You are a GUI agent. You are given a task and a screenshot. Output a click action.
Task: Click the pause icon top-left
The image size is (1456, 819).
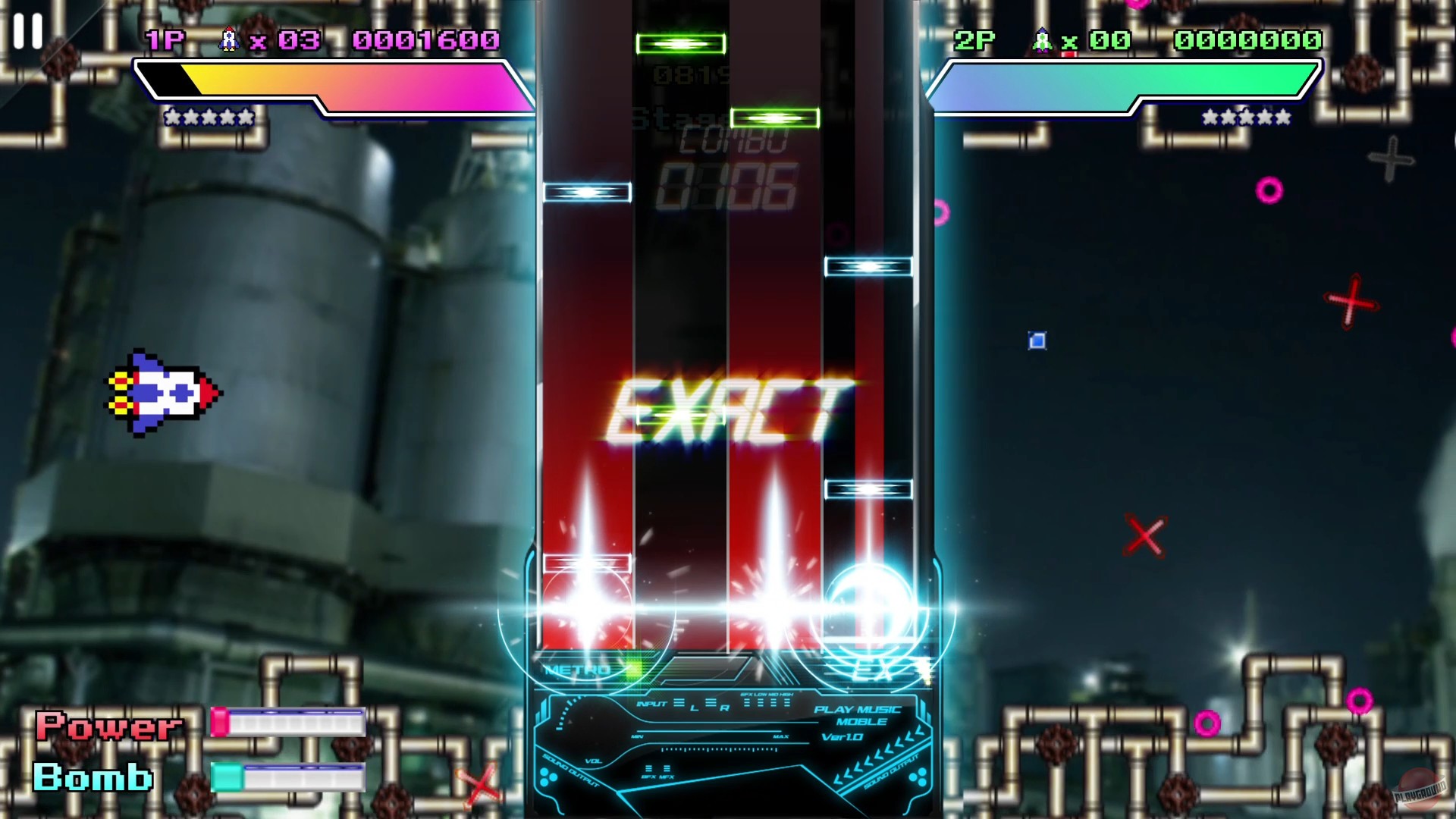point(28,31)
